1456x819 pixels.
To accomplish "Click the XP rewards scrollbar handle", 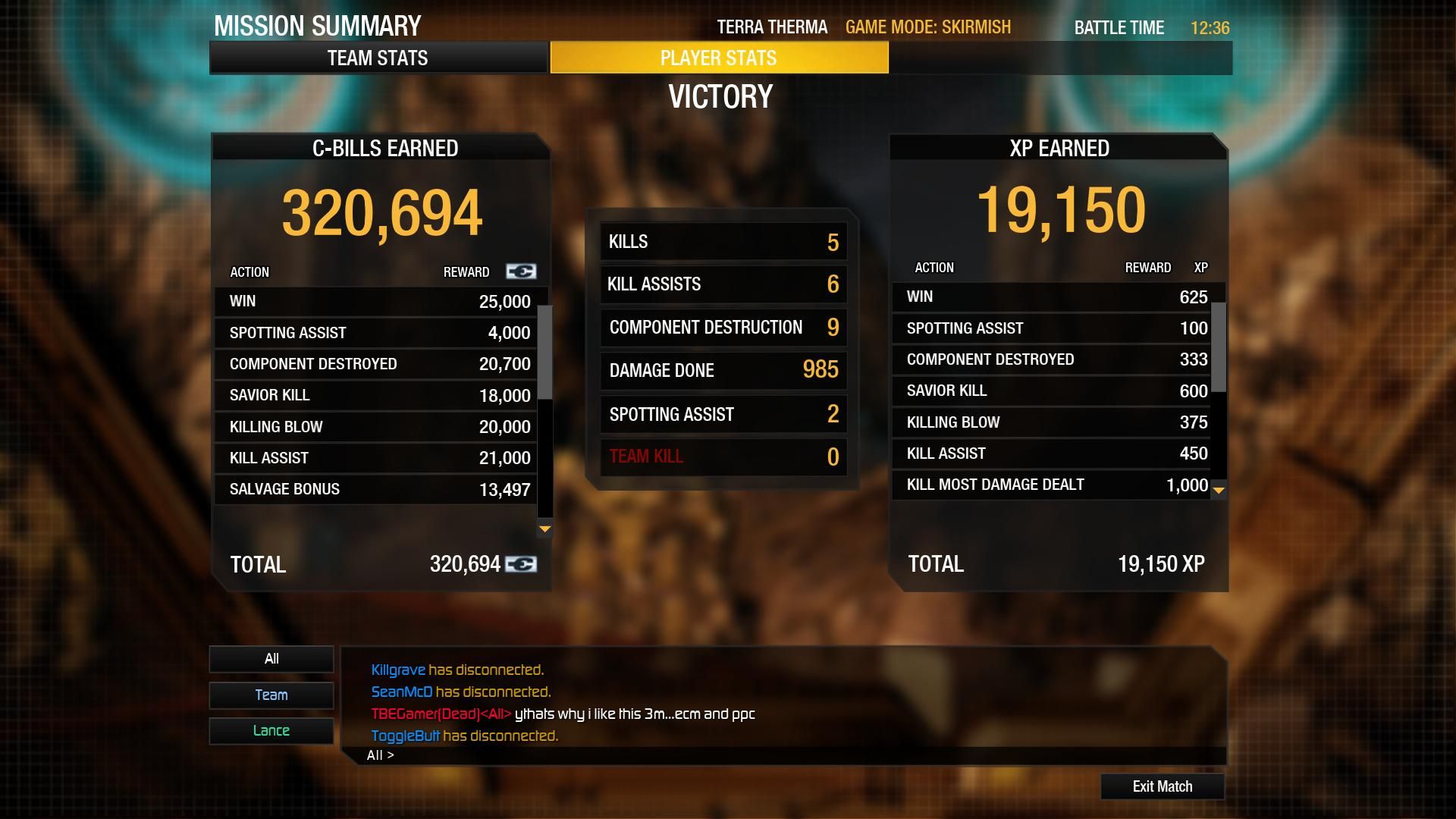I will coord(1219,347).
